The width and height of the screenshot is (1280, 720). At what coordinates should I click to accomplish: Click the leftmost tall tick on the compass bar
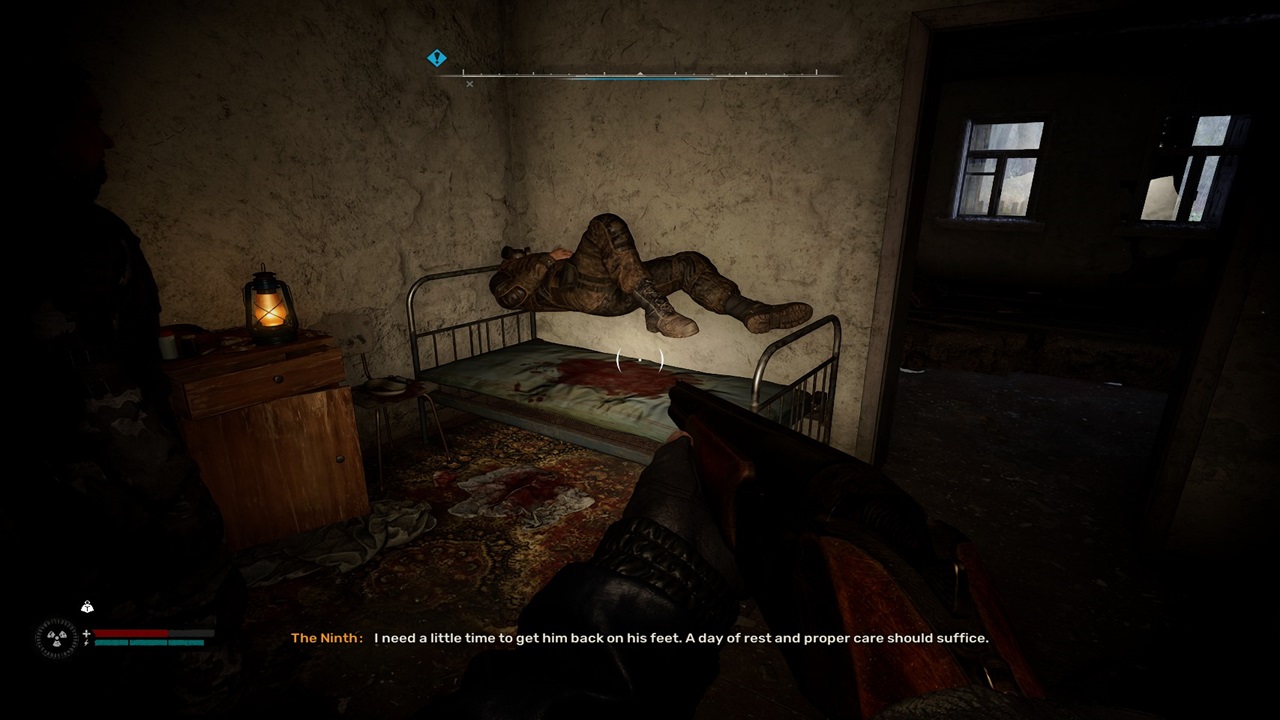click(x=464, y=72)
